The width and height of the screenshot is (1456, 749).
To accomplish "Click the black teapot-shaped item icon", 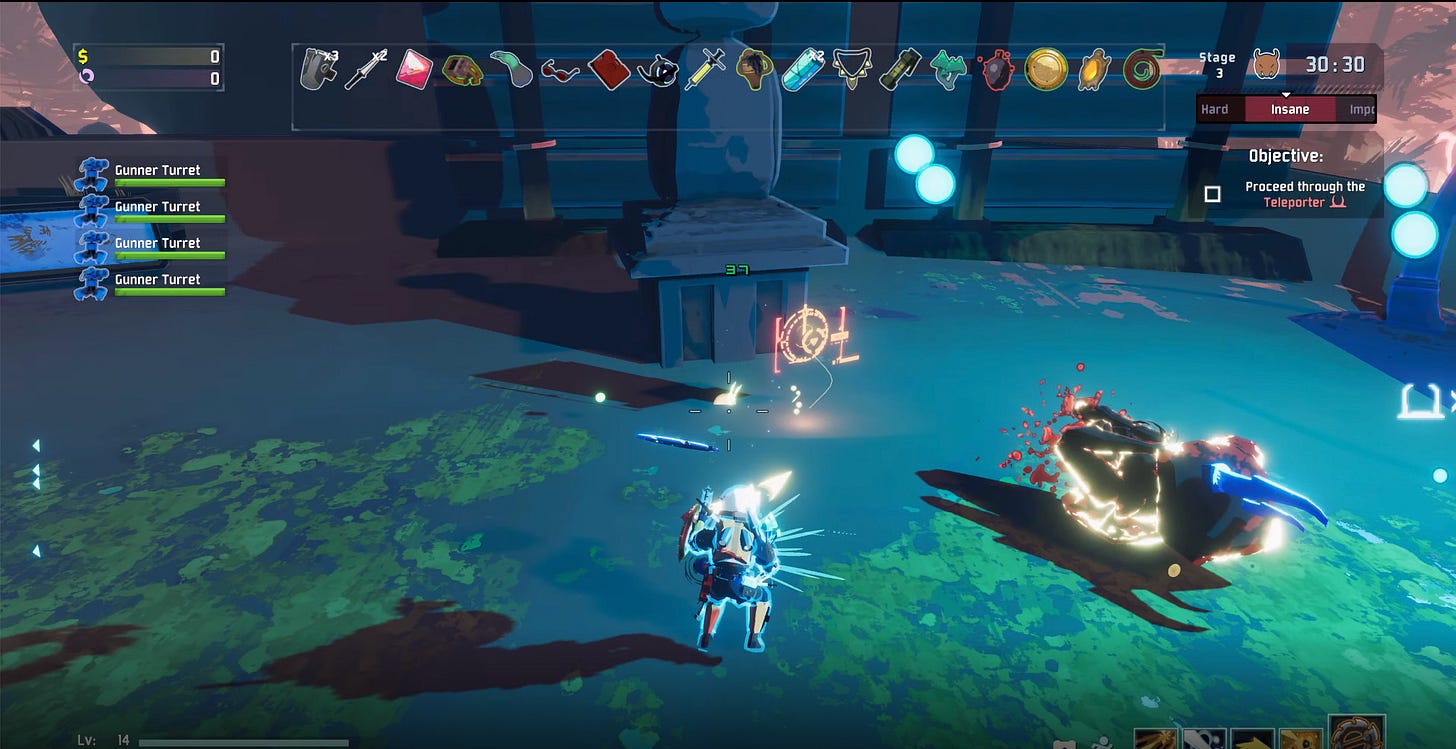I will [656, 70].
